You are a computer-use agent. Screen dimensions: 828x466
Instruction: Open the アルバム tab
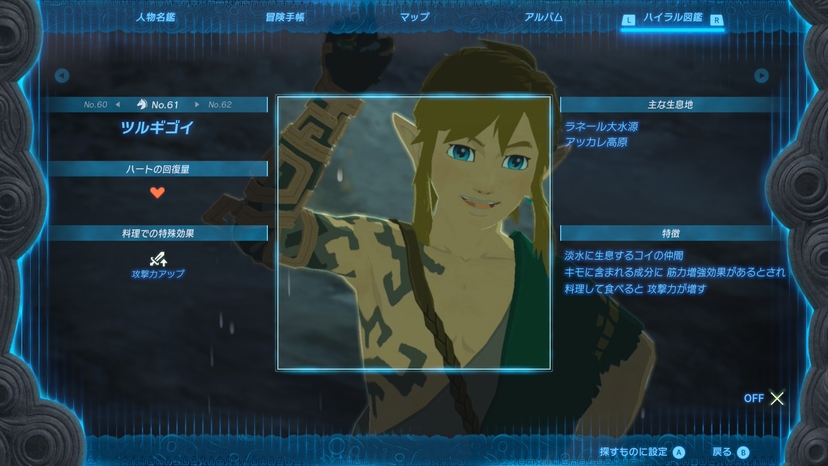(x=543, y=17)
